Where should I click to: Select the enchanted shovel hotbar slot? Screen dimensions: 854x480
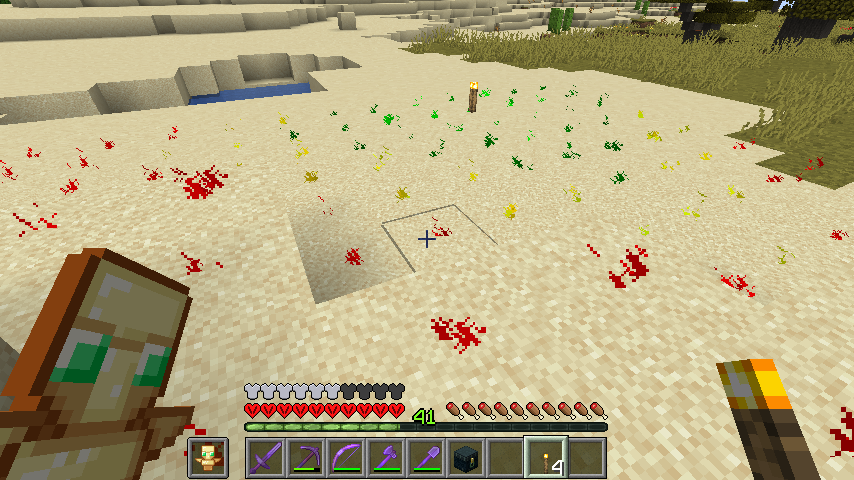(x=425, y=458)
